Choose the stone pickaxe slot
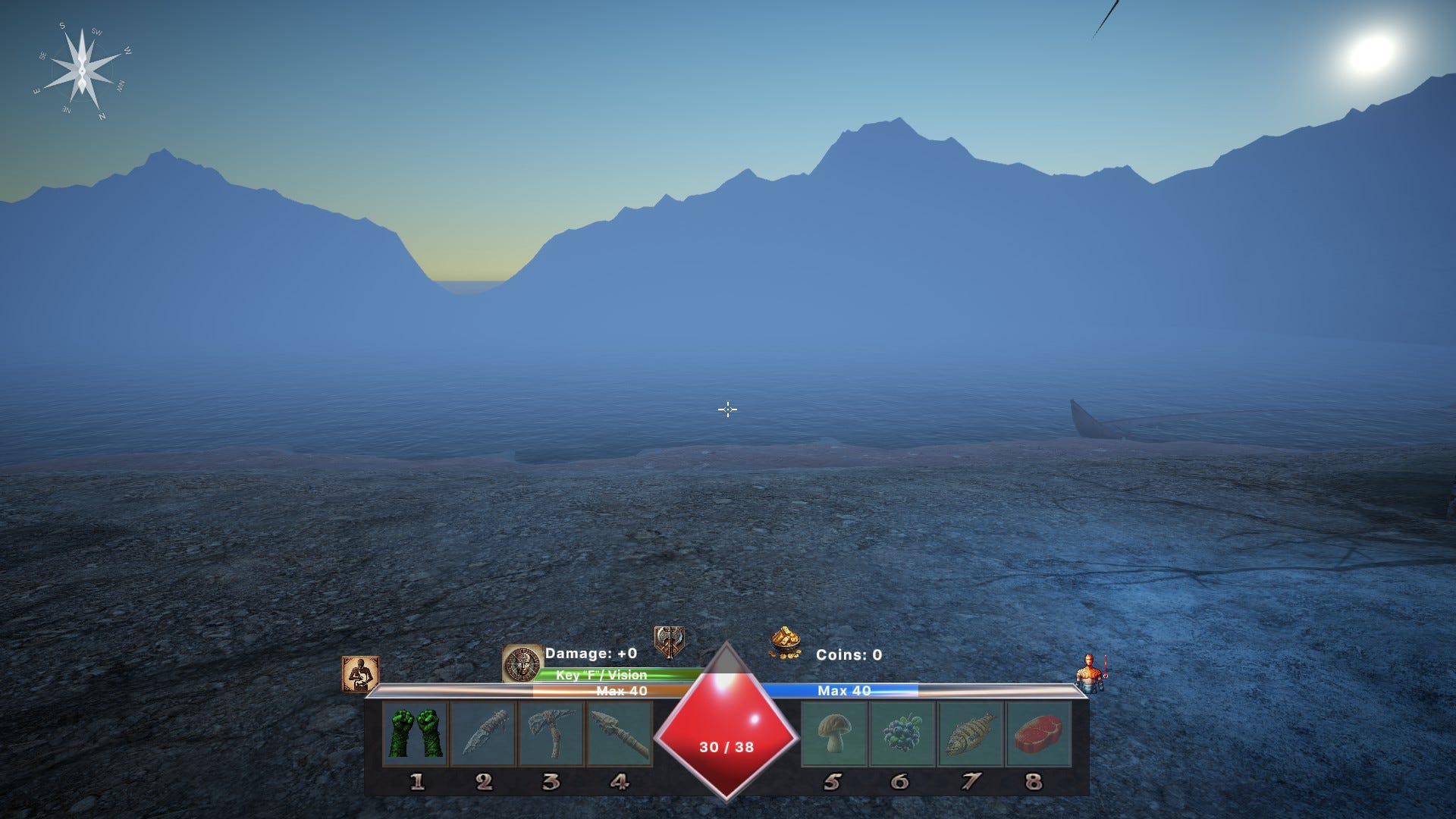This screenshot has width=1456, height=819. pyautogui.click(x=551, y=733)
